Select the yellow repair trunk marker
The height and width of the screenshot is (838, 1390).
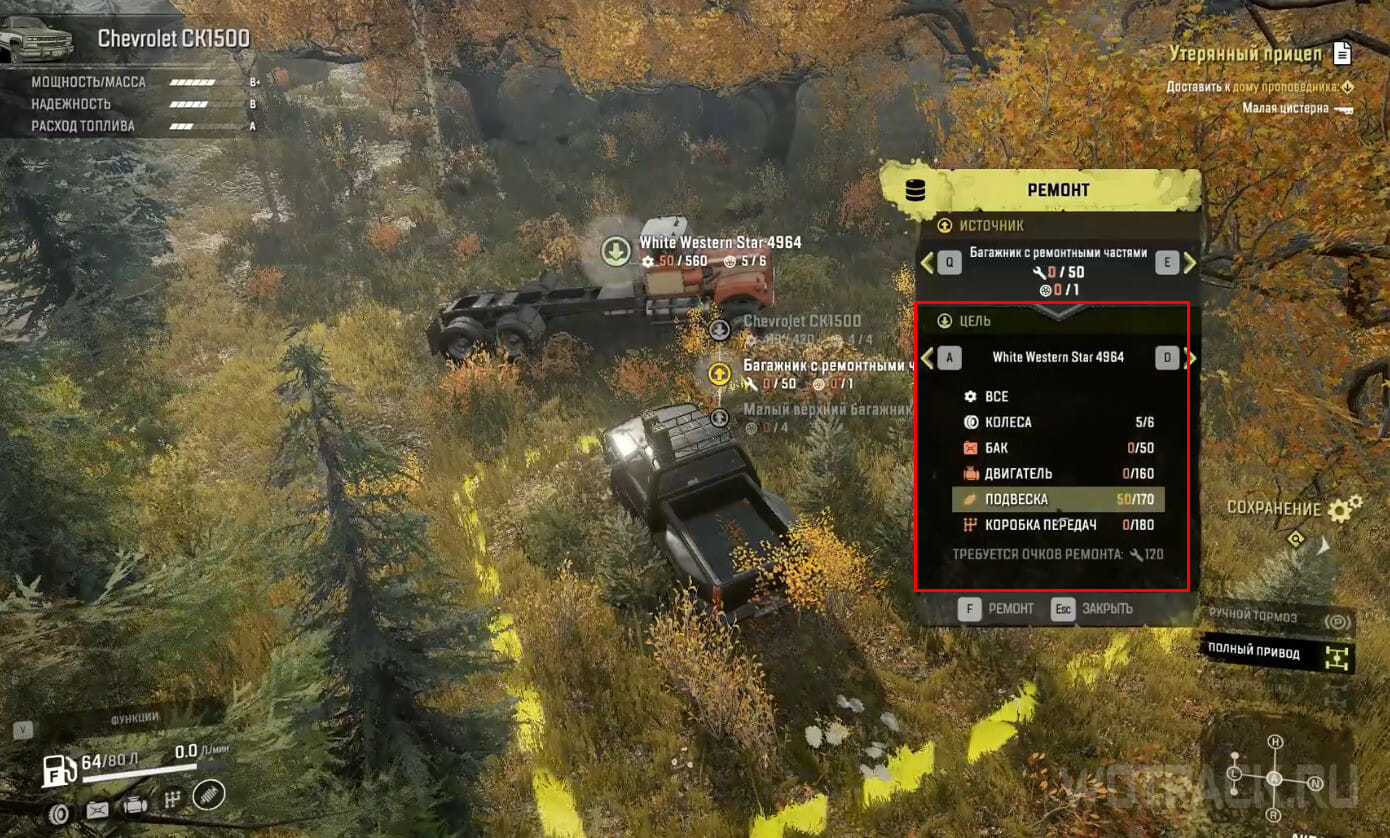[x=718, y=374]
